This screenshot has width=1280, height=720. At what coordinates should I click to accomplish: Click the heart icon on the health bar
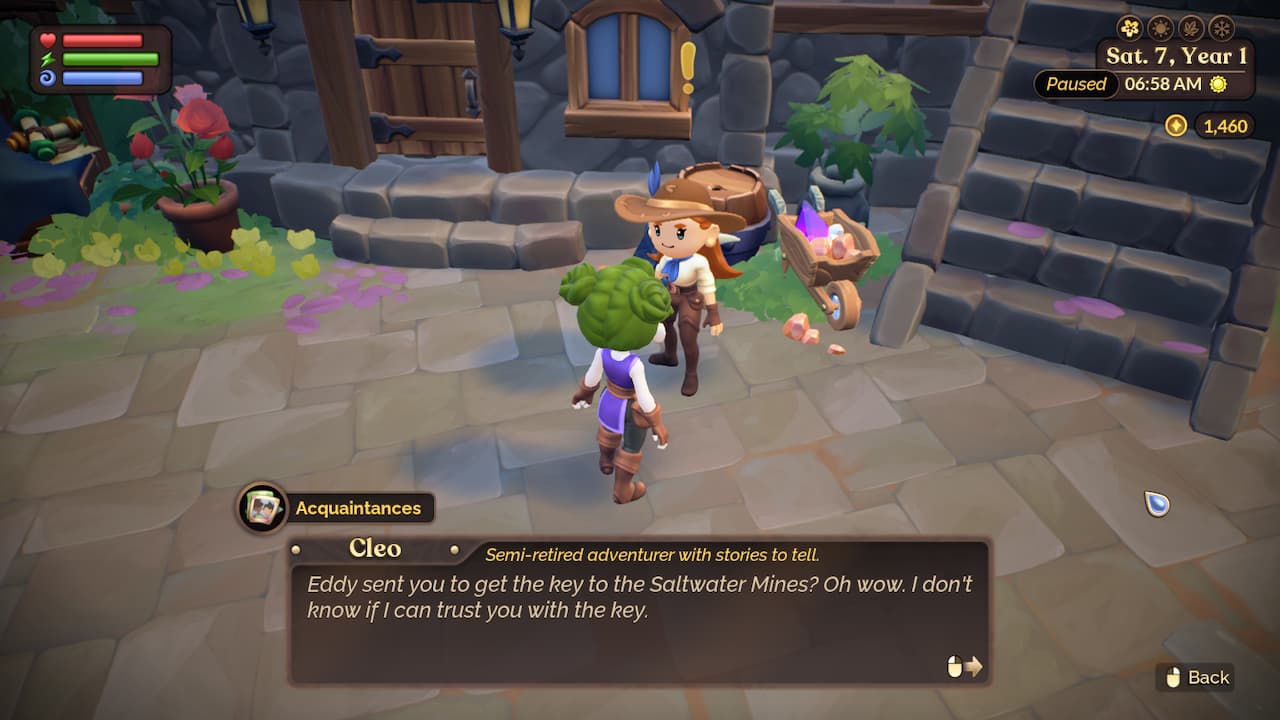(x=48, y=39)
